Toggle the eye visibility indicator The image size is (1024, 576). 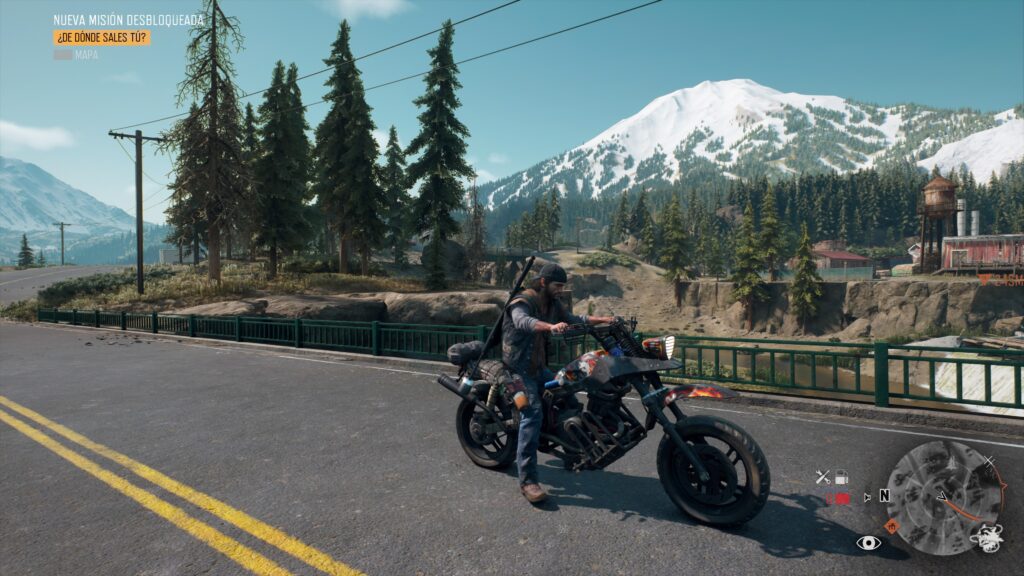(868, 542)
